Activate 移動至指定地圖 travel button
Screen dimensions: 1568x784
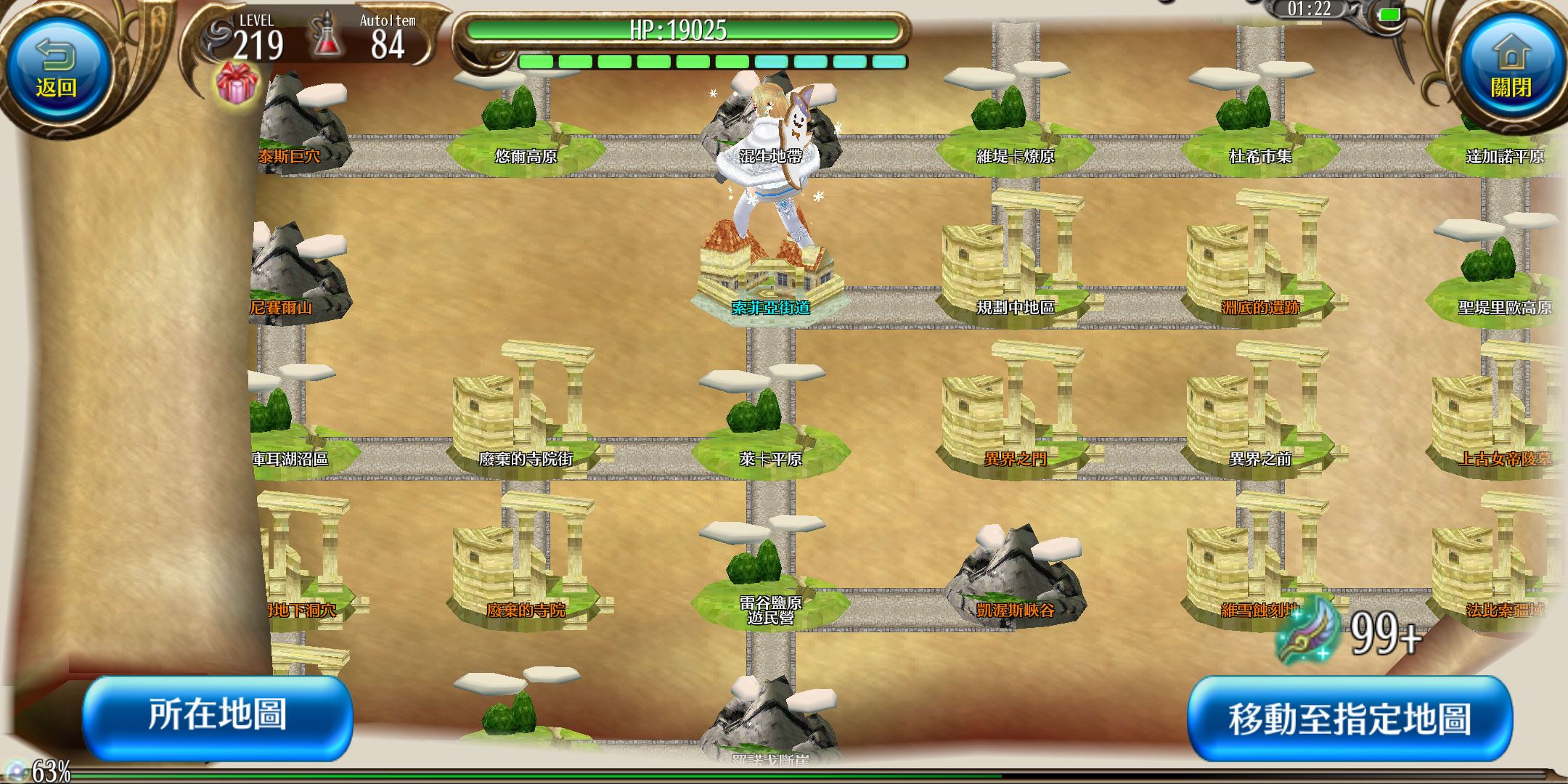coord(1349,719)
